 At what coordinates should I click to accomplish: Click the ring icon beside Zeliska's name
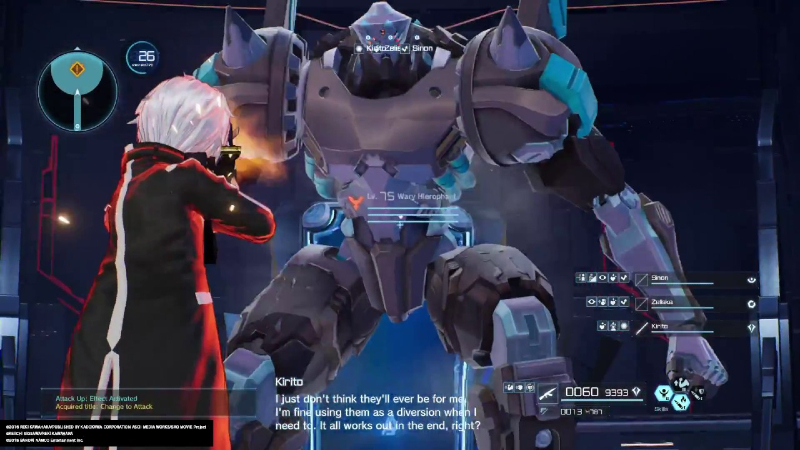(751, 303)
